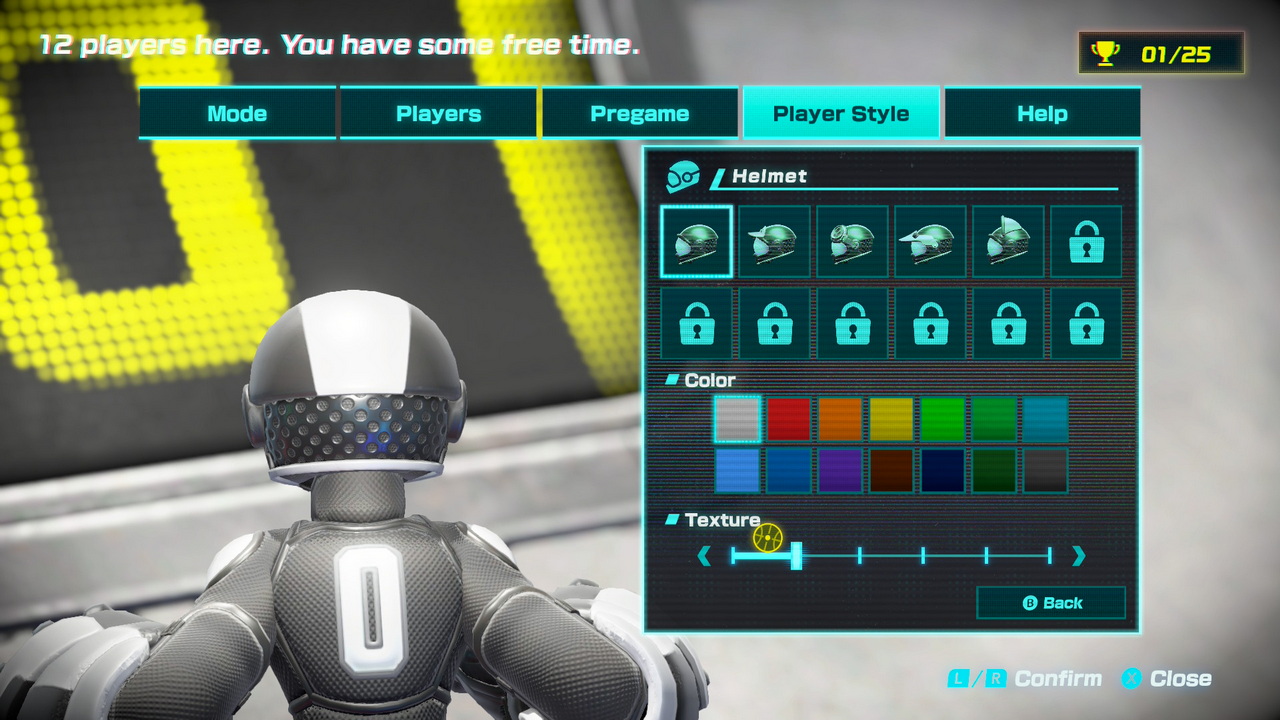Choose the brown color swatch
This screenshot has height=720, width=1280.
(x=891, y=470)
